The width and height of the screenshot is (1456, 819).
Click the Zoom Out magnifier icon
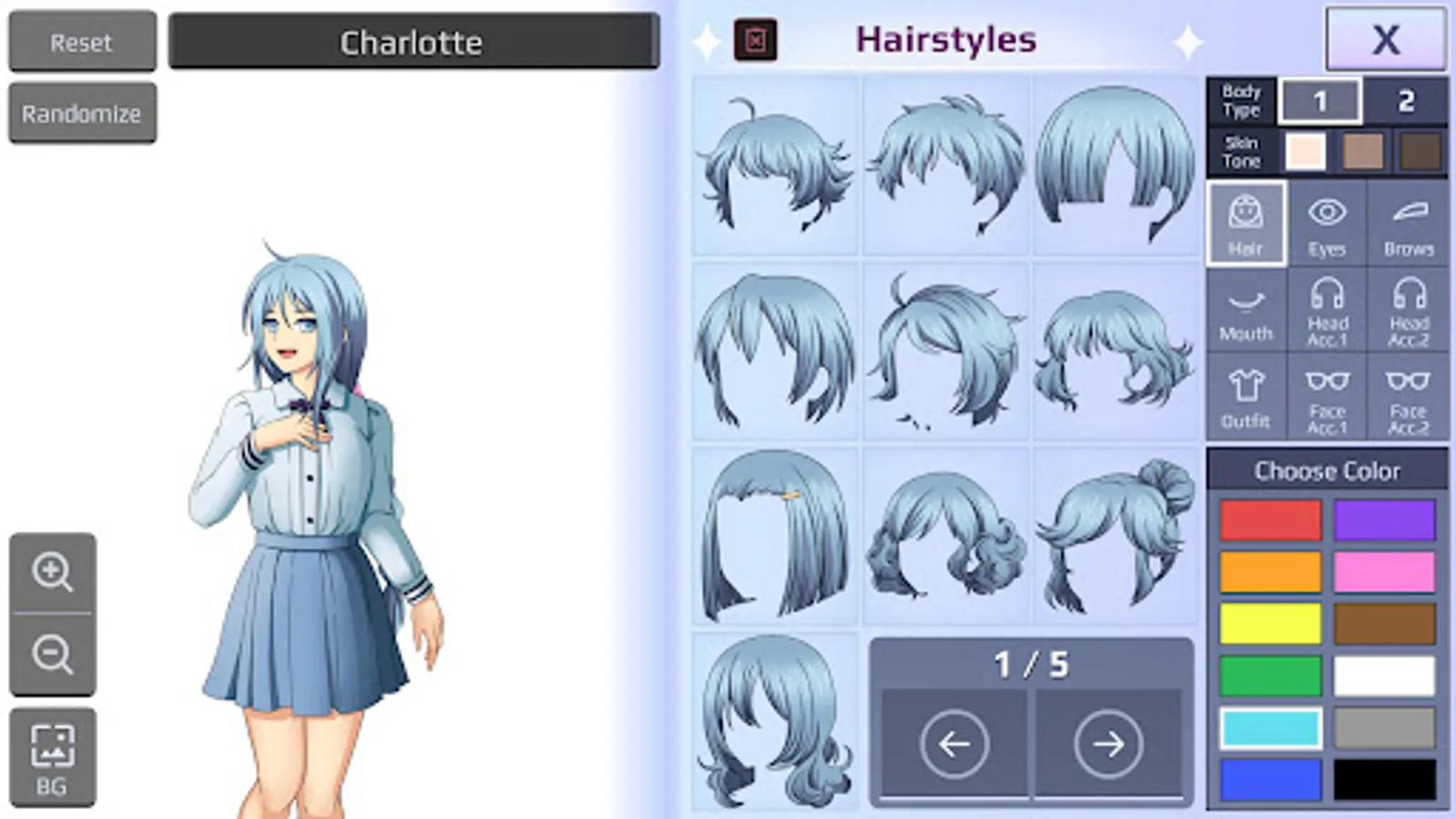(53, 653)
